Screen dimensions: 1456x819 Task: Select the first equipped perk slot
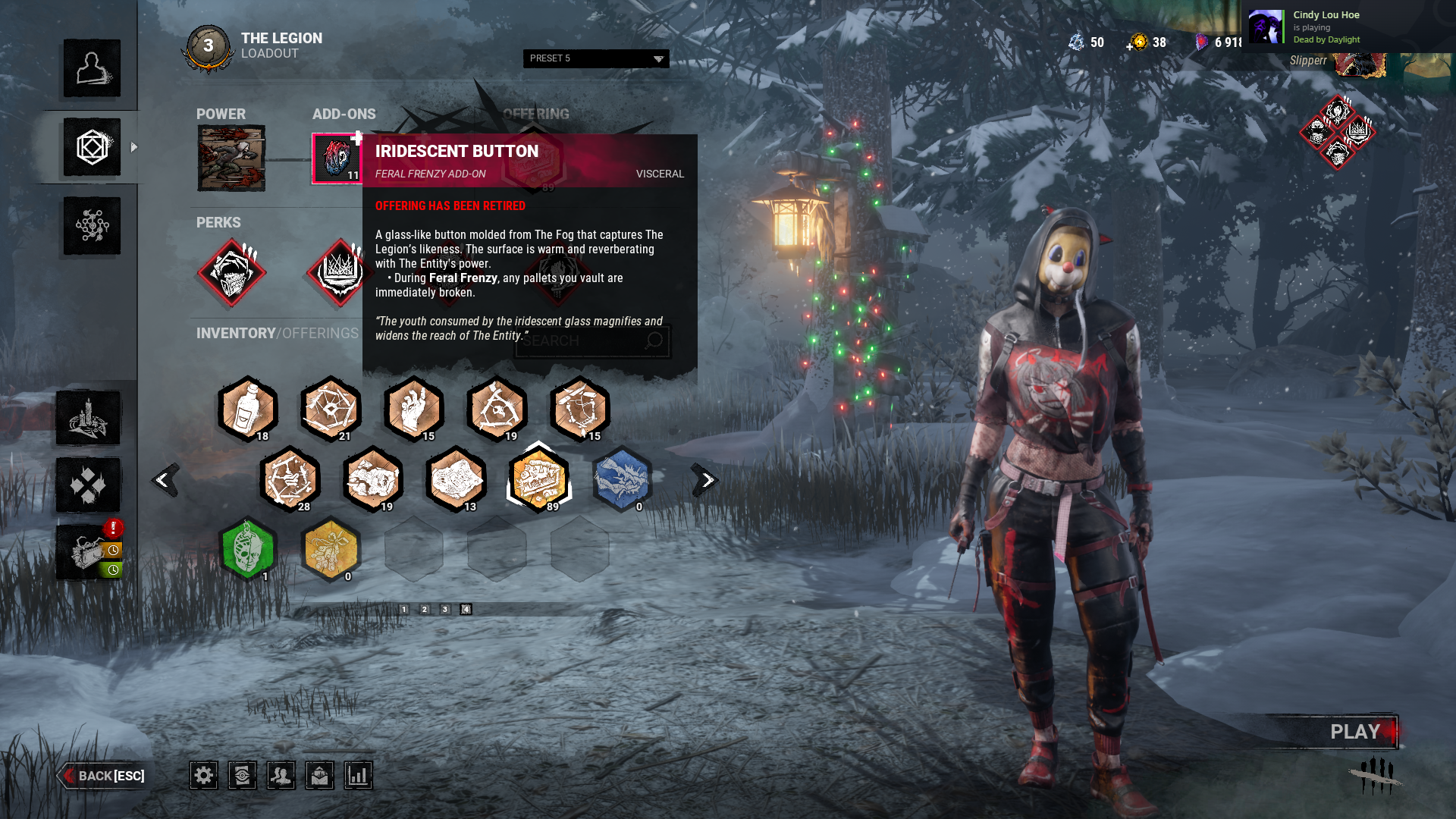pyautogui.click(x=231, y=273)
